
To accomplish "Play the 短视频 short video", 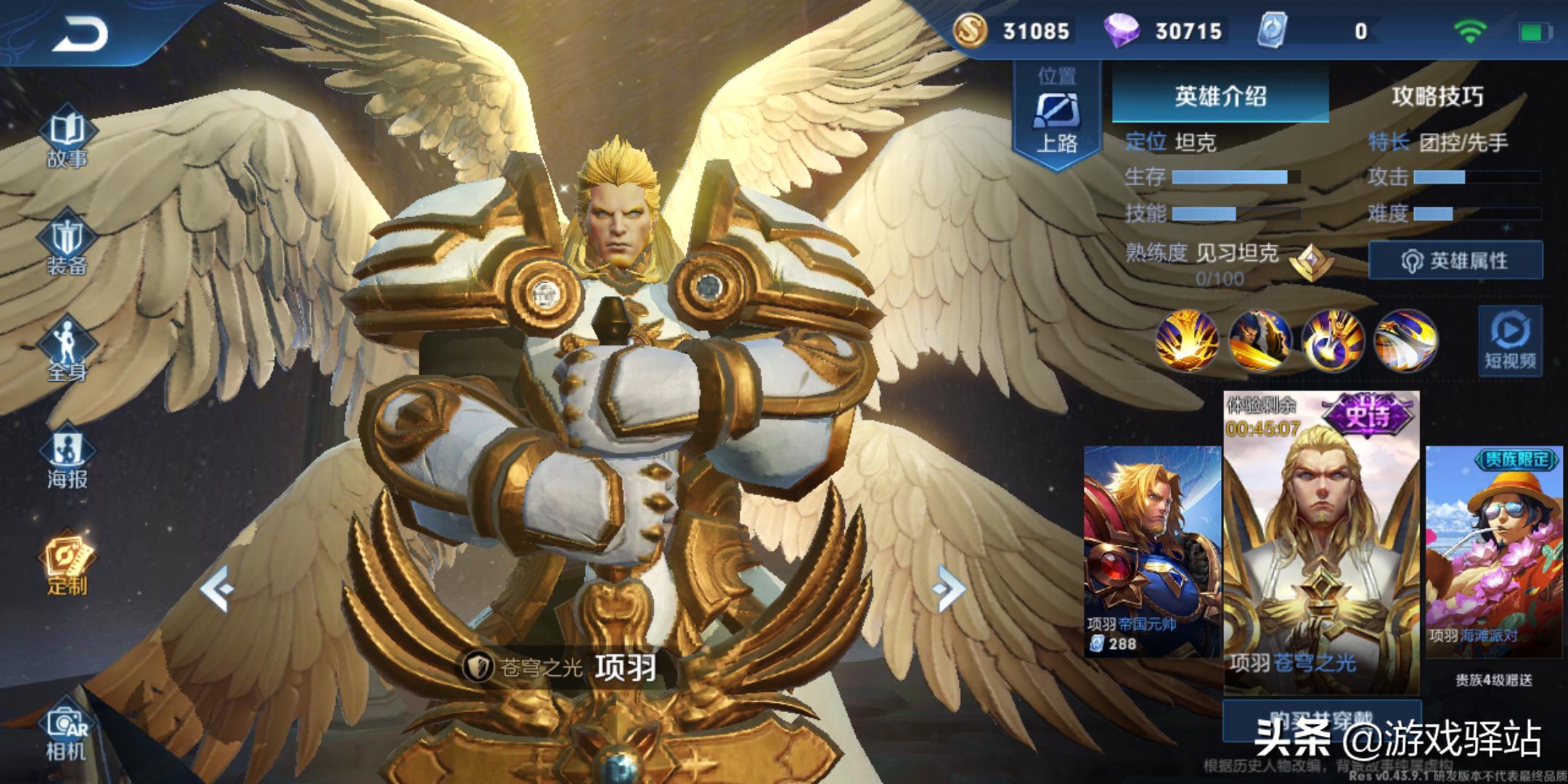I will point(1510,341).
